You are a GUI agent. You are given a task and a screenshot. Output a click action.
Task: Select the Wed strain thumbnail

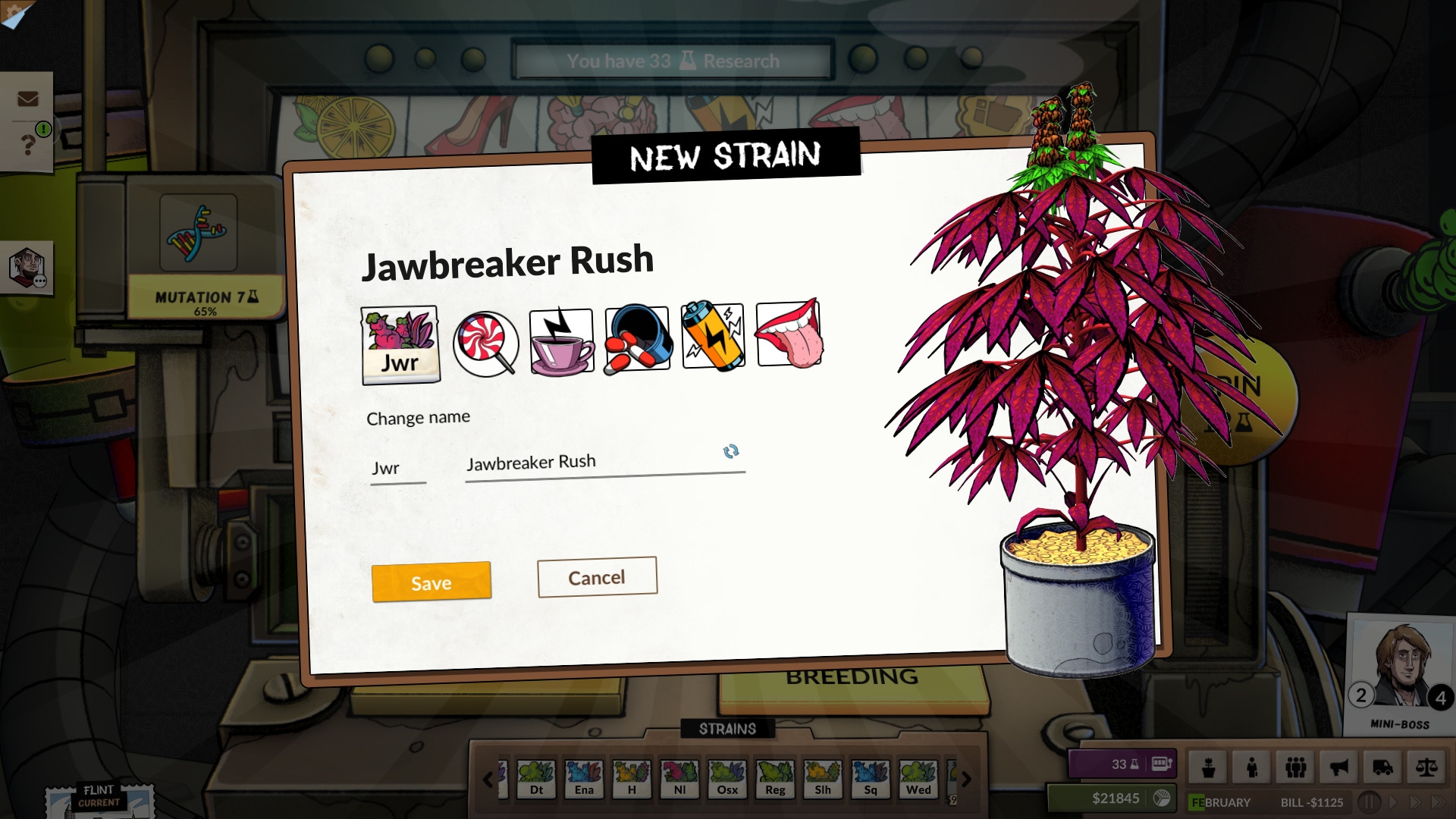[918, 780]
